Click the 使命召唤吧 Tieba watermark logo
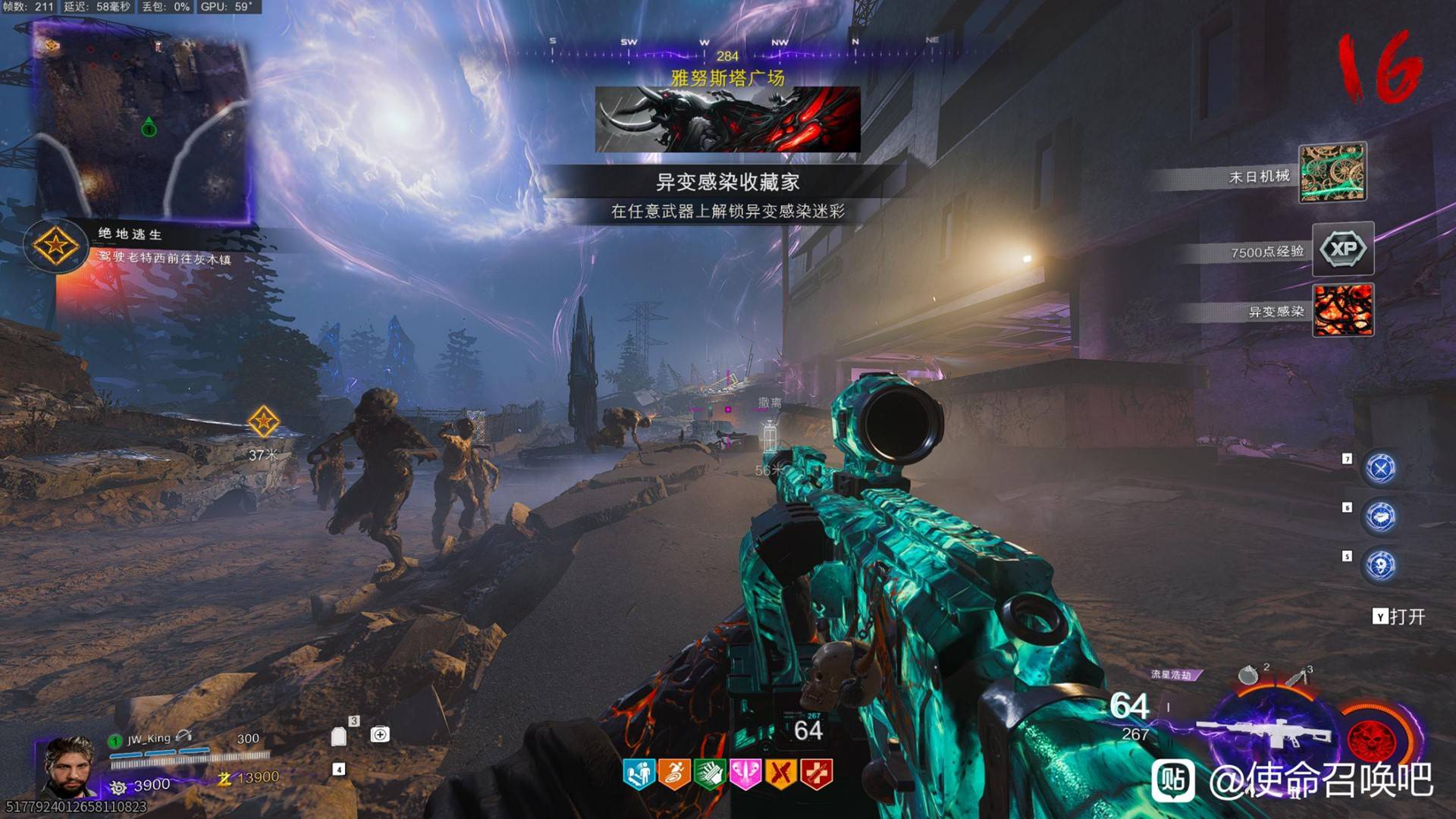The image size is (1456, 819). click(1173, 780)
